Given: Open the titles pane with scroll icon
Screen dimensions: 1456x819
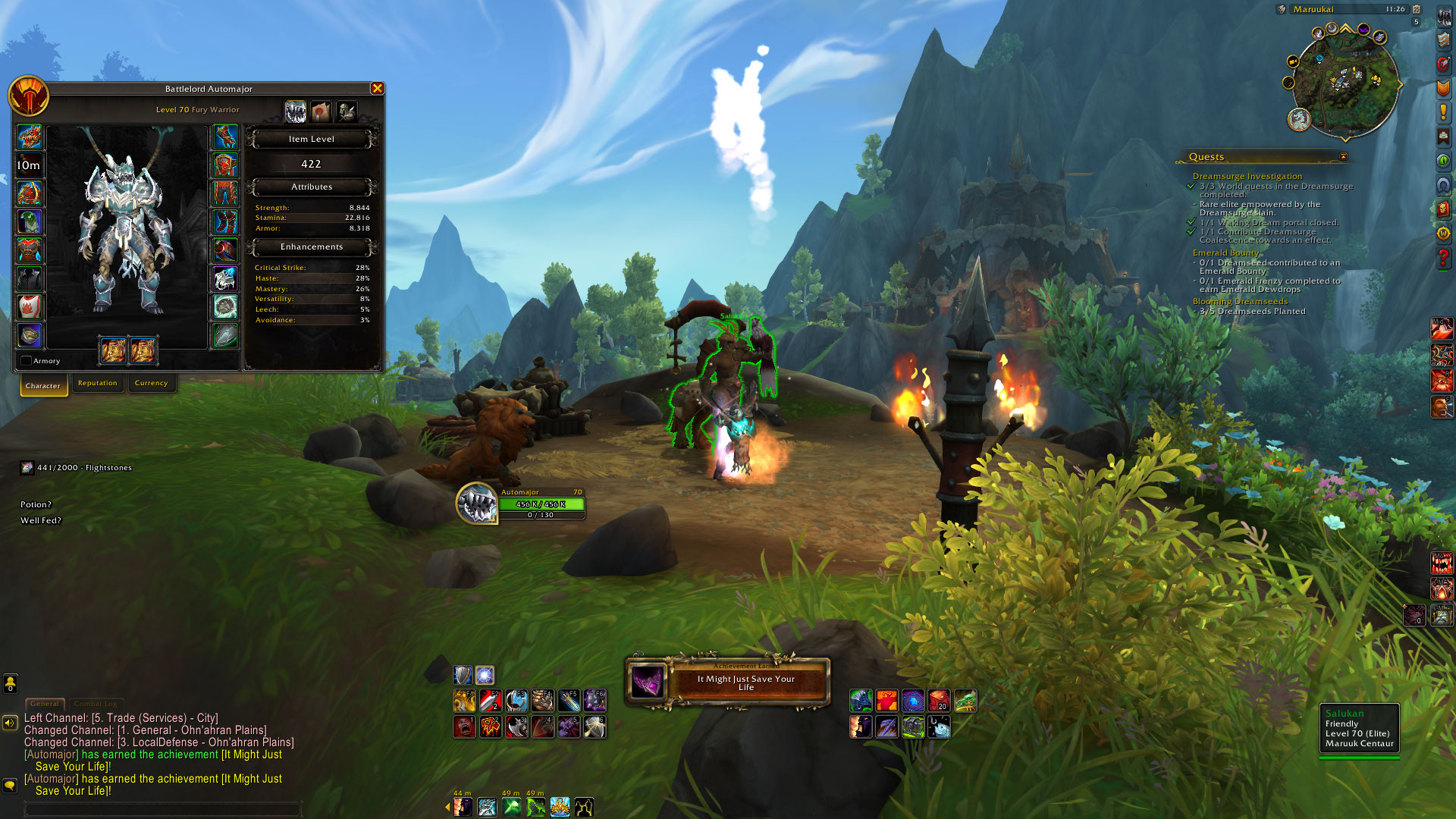Looking at the screenshot, I should click(321, 112).
